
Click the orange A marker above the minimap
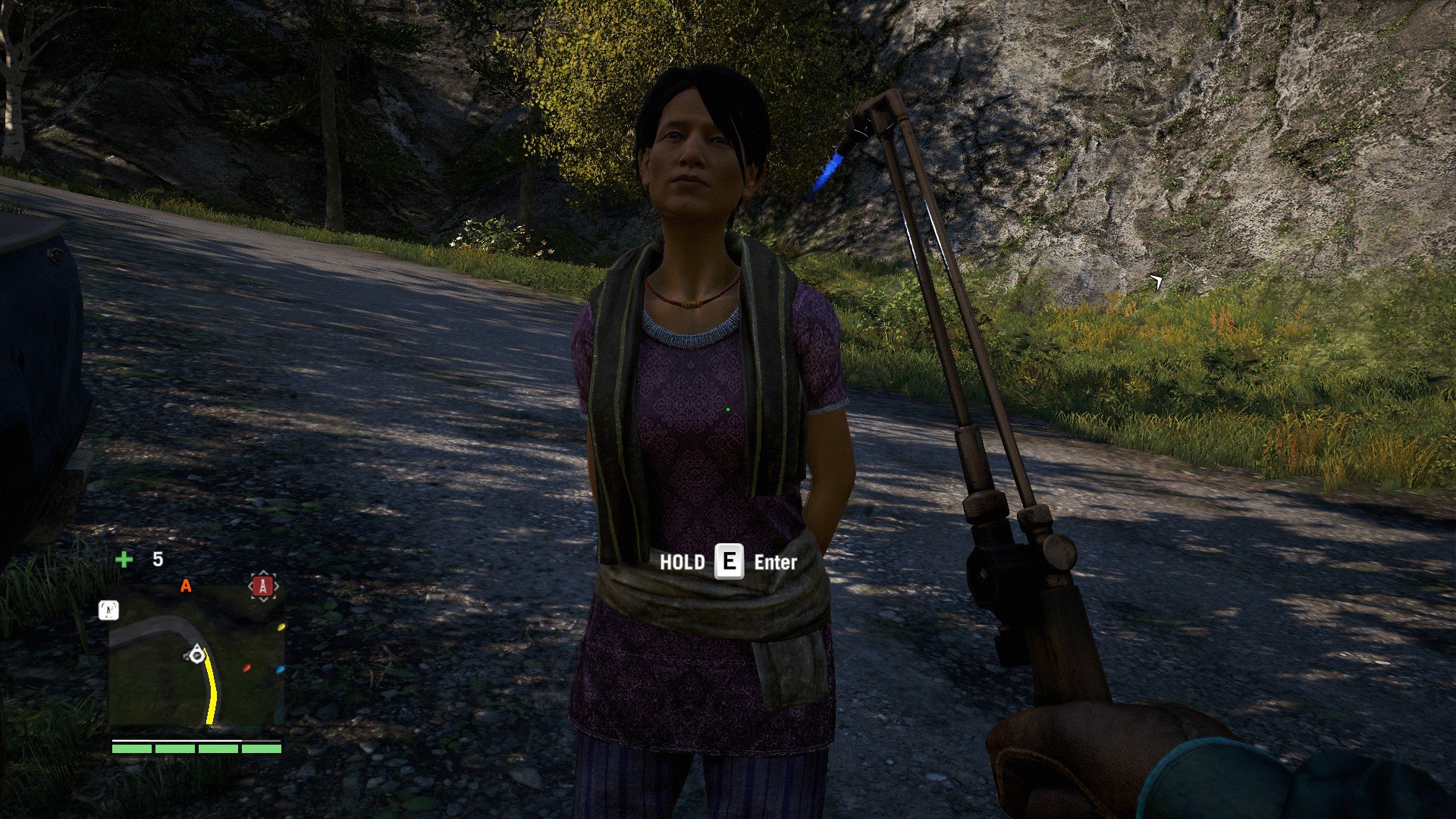(186, 585)
